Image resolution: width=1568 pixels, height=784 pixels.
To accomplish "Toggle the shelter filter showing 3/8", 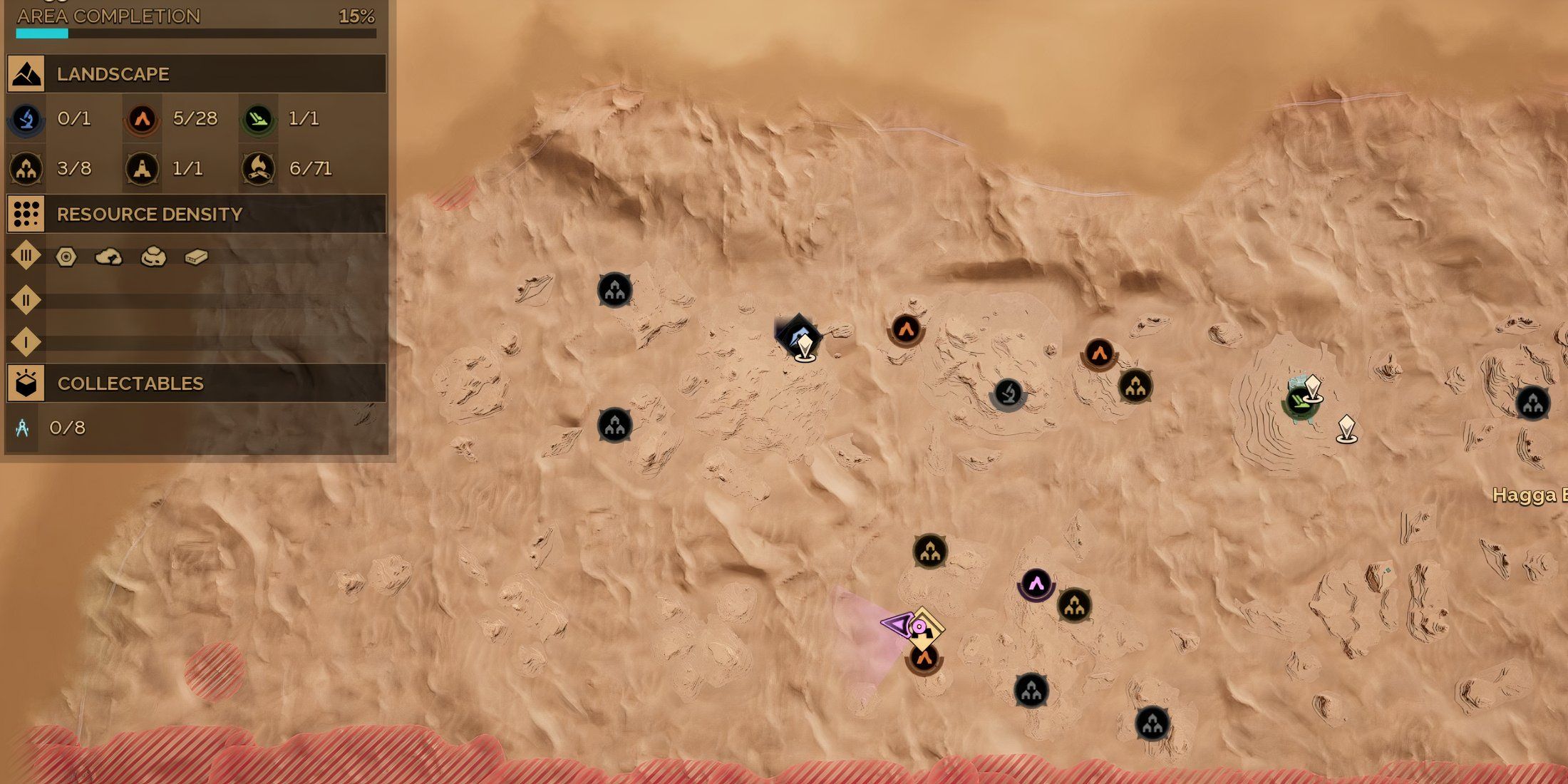I will click(25, 169).
